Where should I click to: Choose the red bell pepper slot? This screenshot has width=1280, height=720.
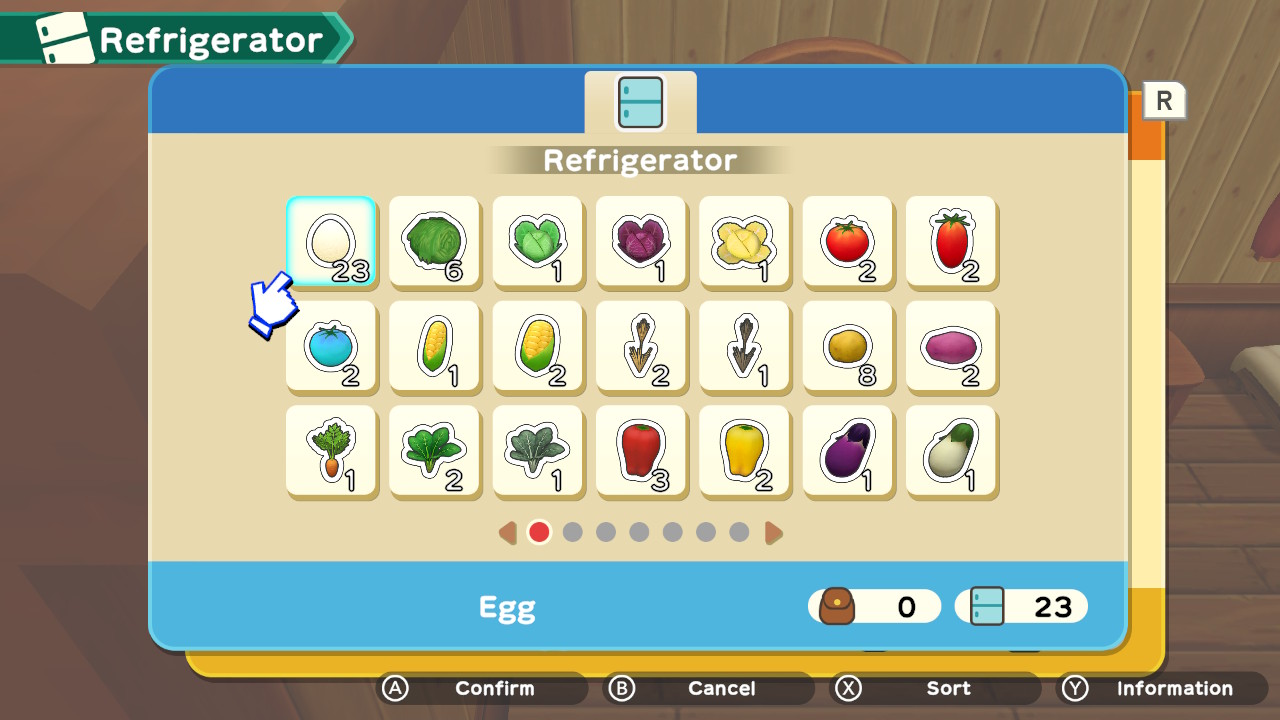pos(641,450)
